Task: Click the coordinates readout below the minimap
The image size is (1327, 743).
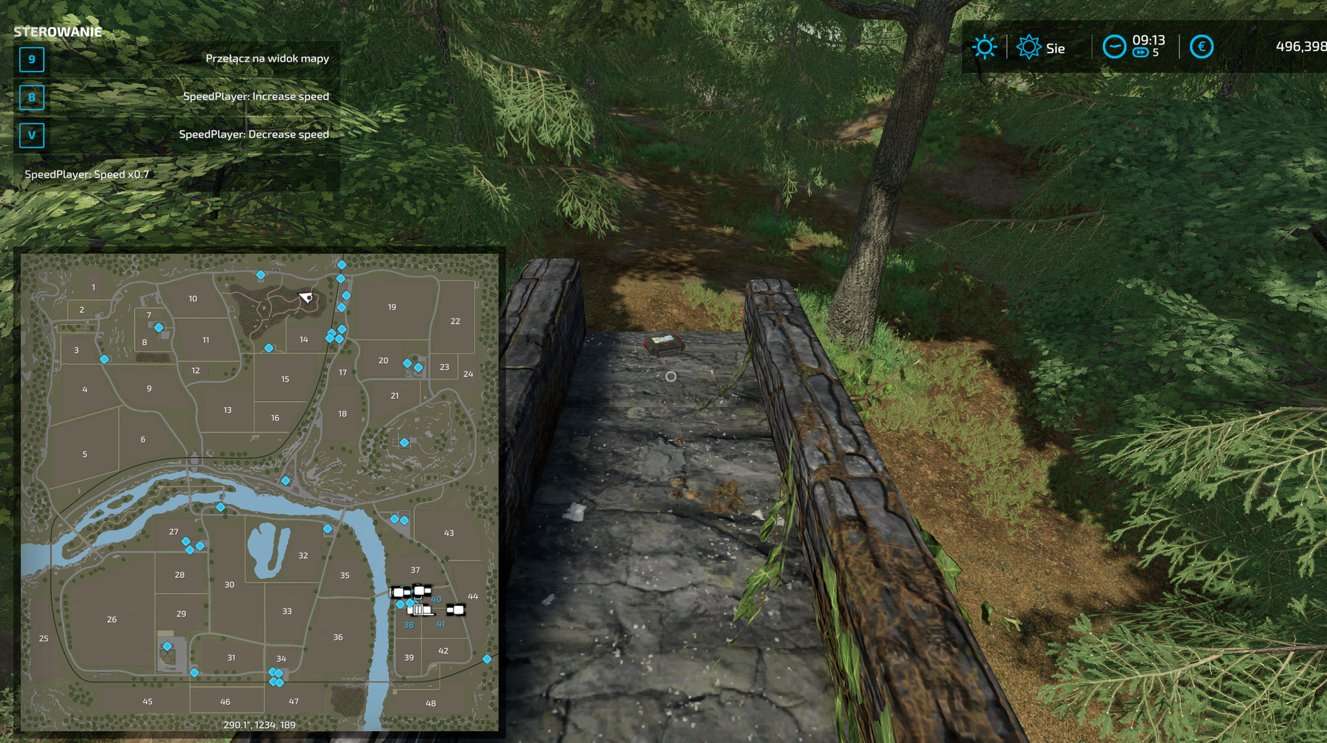Action: pos(260,724)
